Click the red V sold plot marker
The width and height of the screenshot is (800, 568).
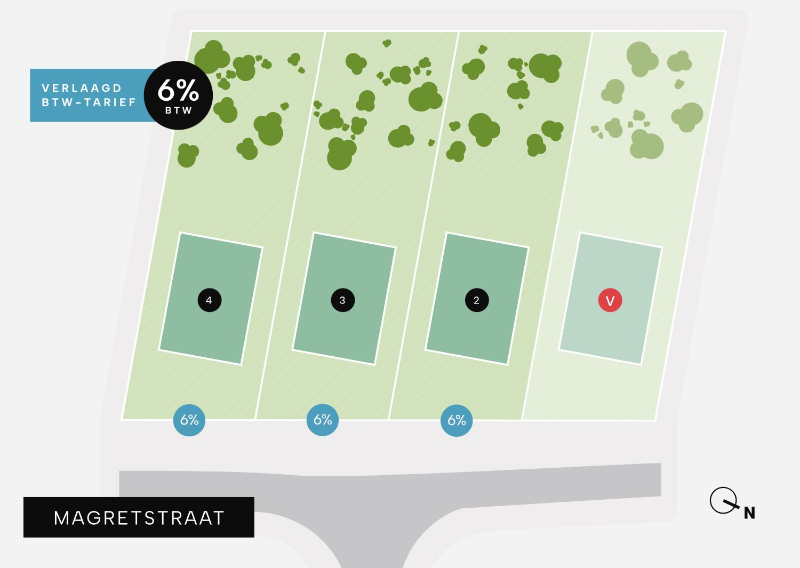tap(610, 300)
